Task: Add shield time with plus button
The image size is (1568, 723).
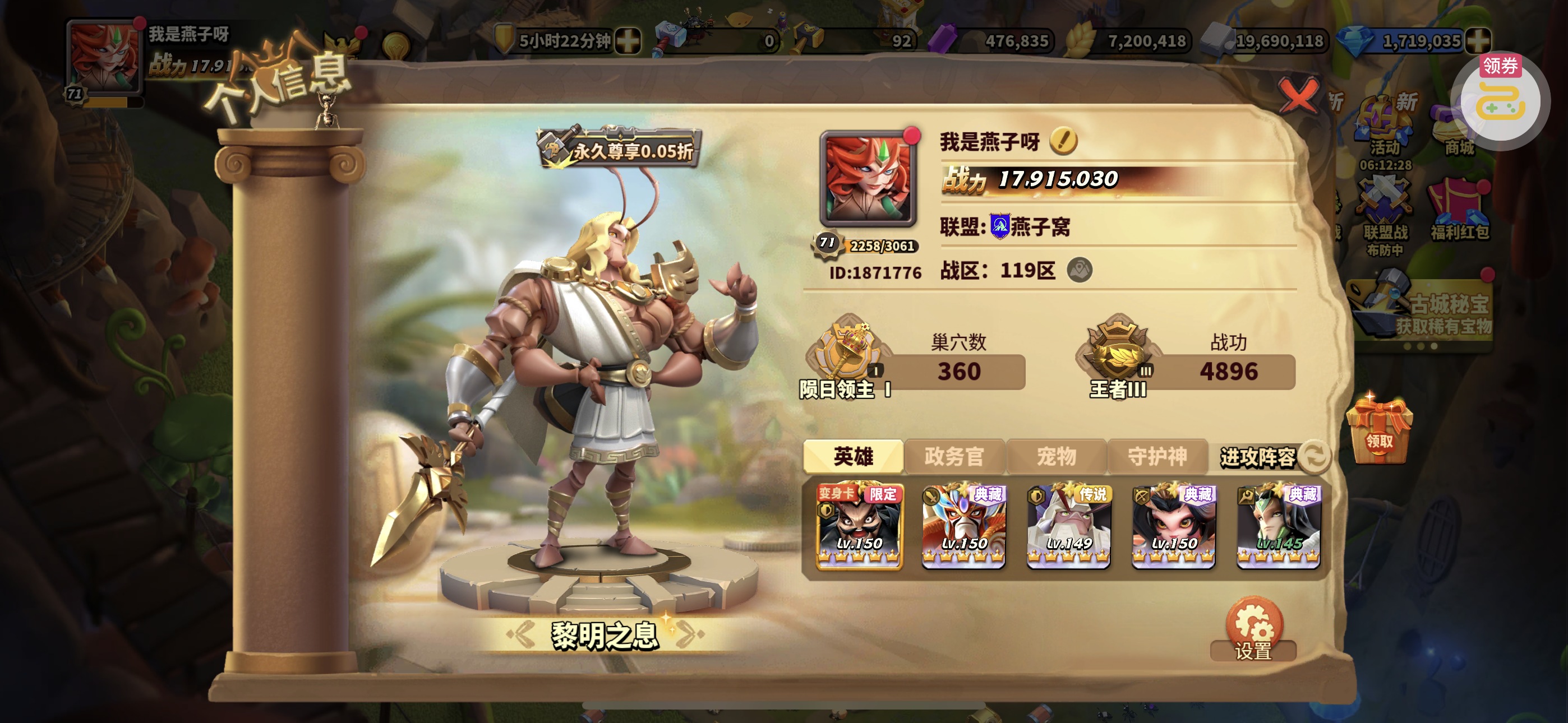Action: 628,41
